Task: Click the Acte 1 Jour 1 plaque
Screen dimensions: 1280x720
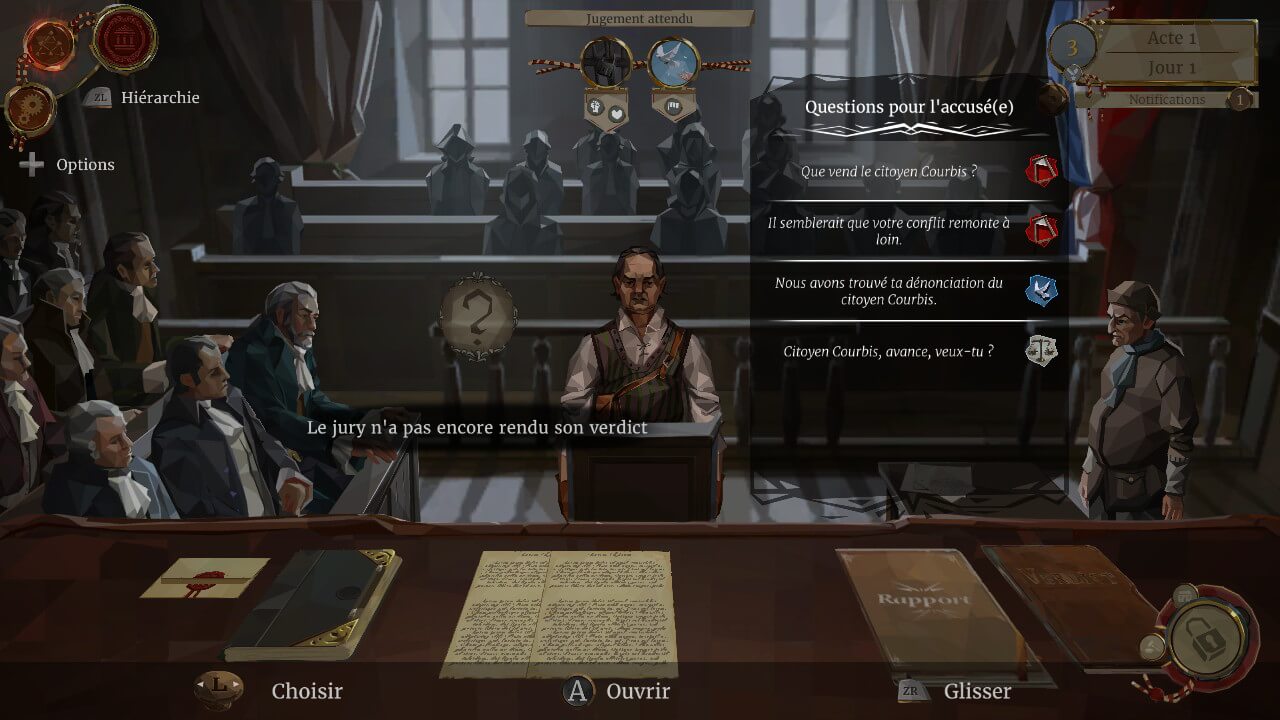Action: (x=1170, y=53)
